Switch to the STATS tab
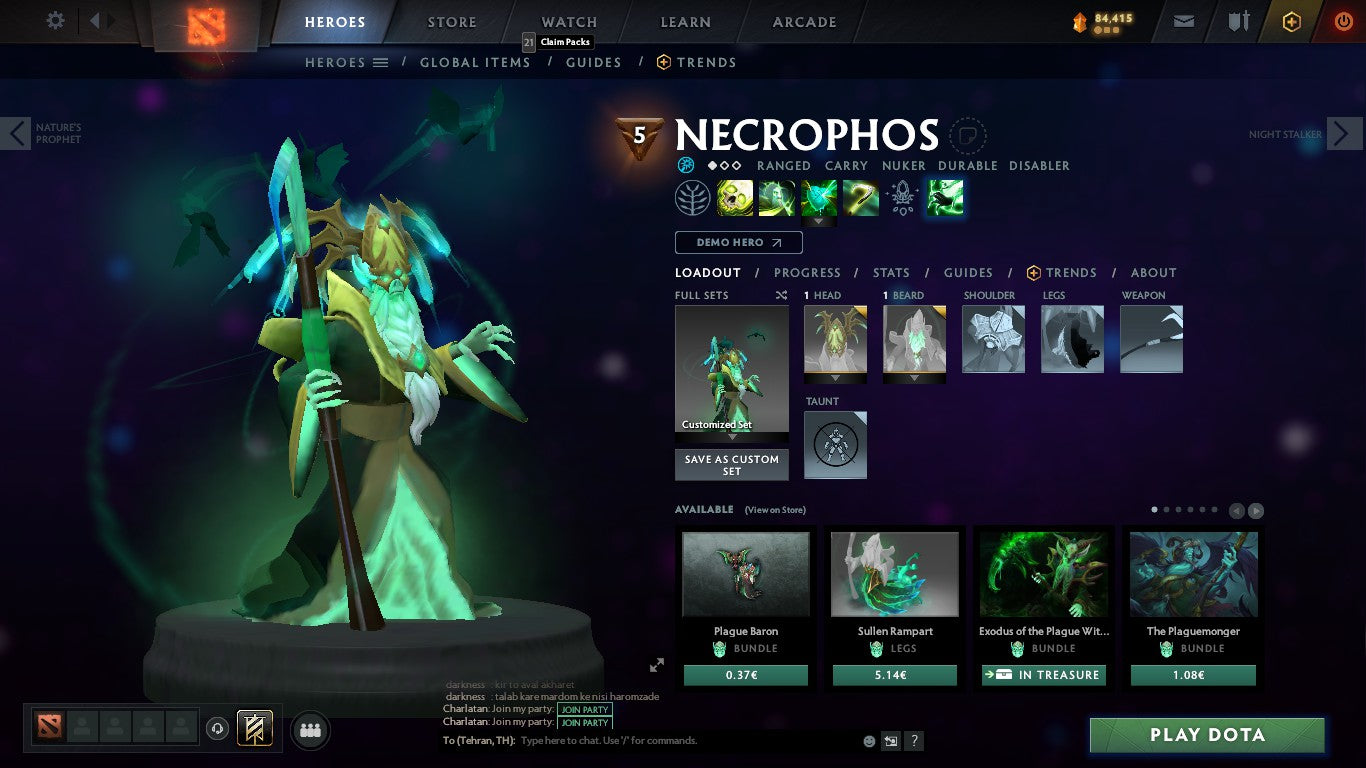Image resolution: width=1366 pixels, height=768 pixels. pyautogui.click(x=890, y=272)
